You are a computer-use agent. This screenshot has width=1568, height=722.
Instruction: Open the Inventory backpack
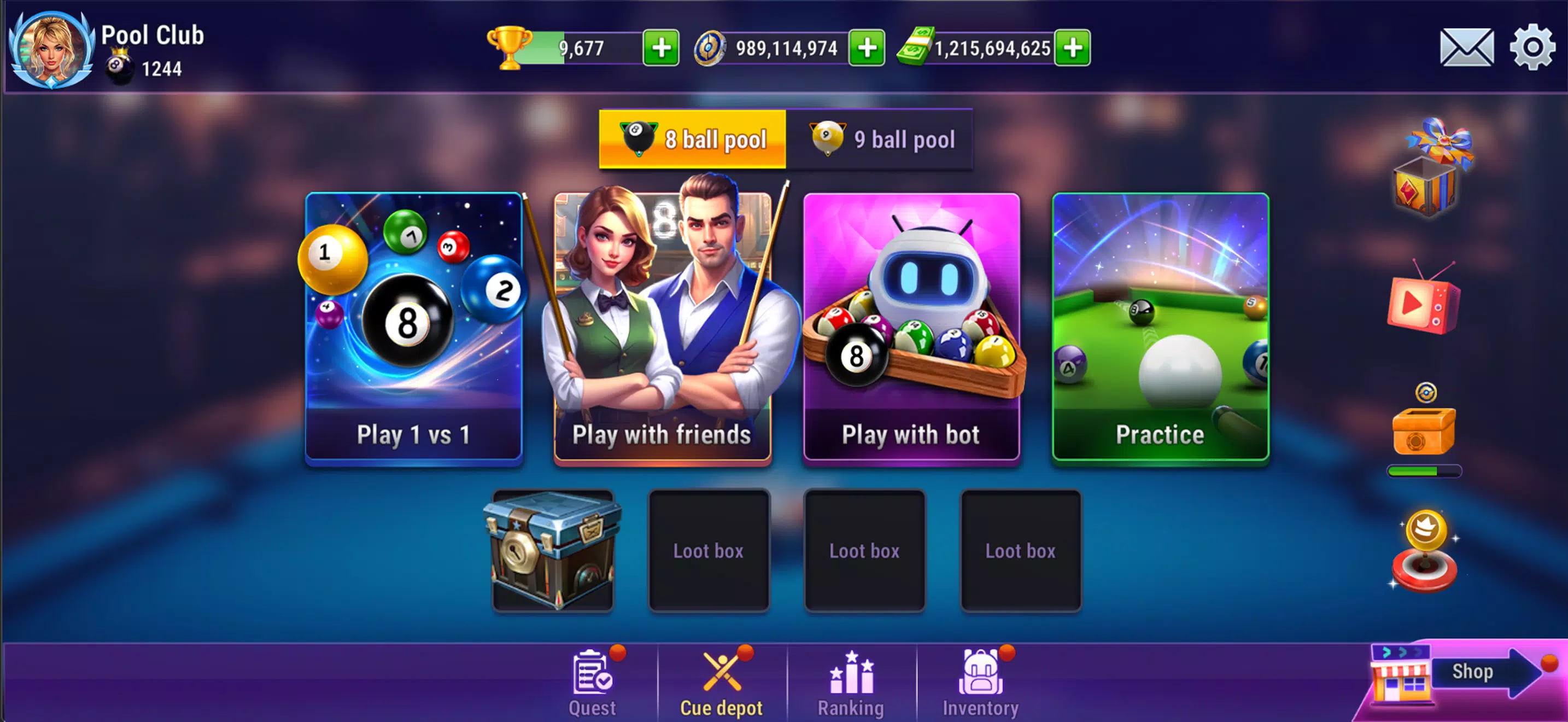980,680
